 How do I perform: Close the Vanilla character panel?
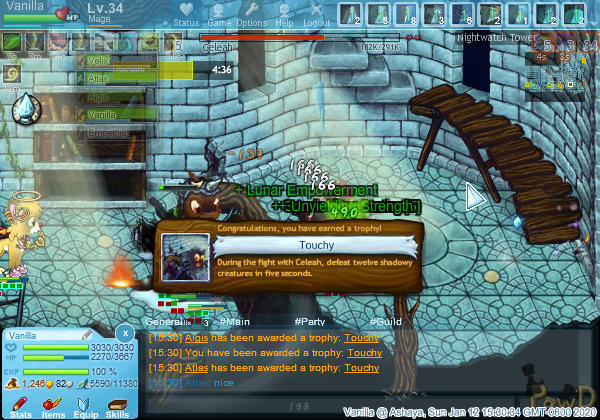tap(124, 332)
